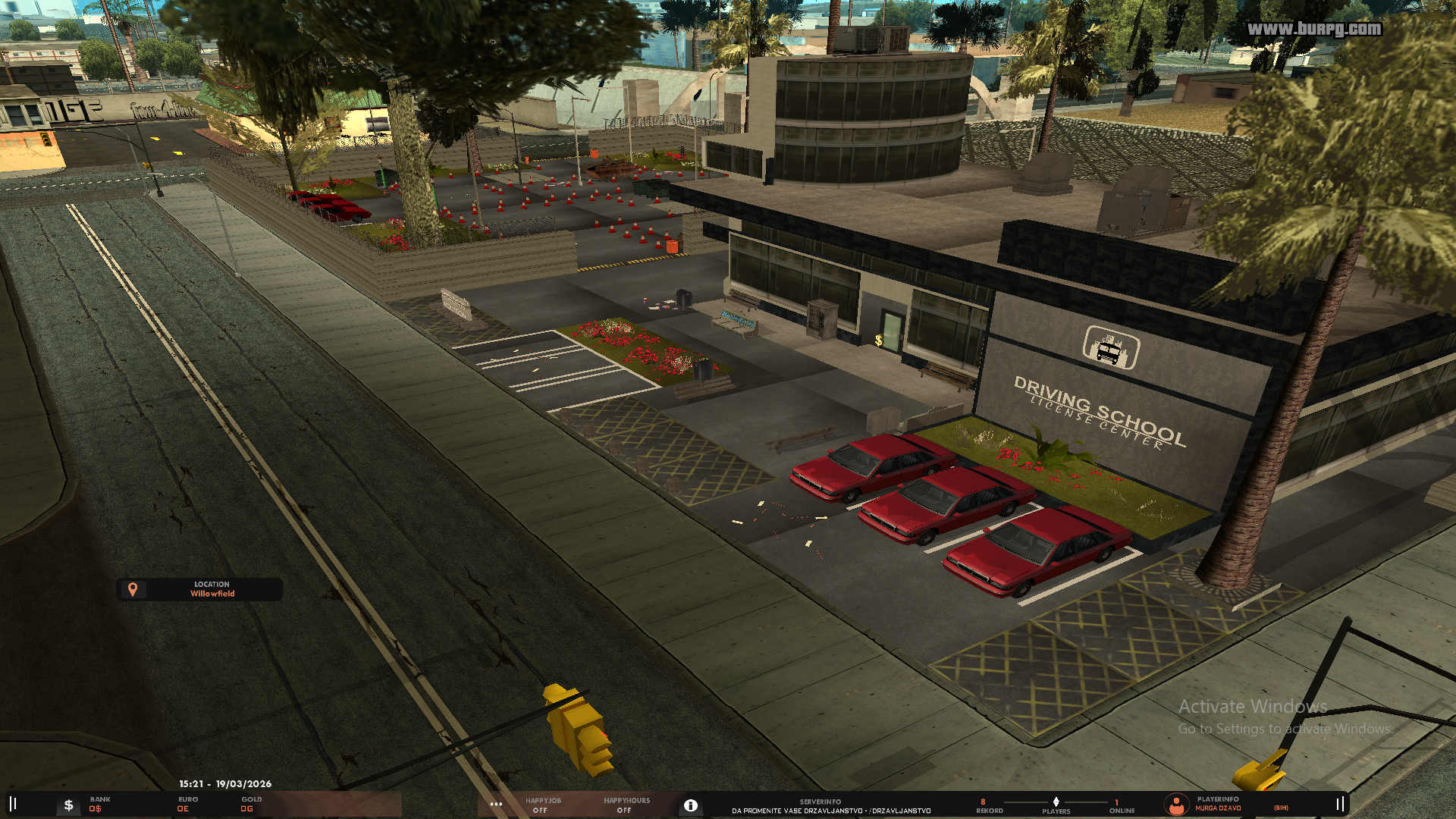Click the Willowfield location pin icon
This screenshot has height=819, width=1456.
(x=133, y=589)
